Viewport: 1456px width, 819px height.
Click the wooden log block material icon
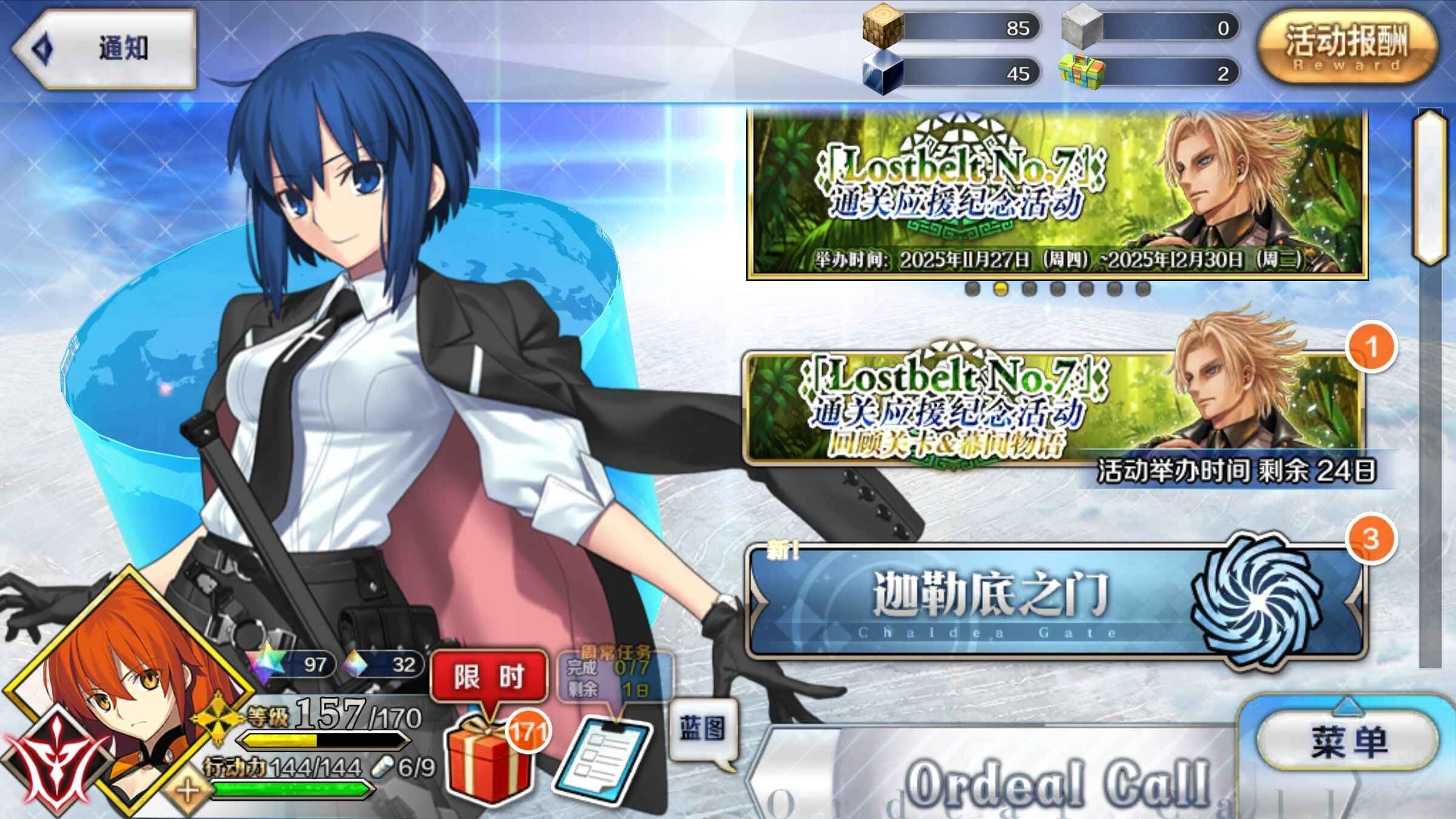click(x=883, y=27)
